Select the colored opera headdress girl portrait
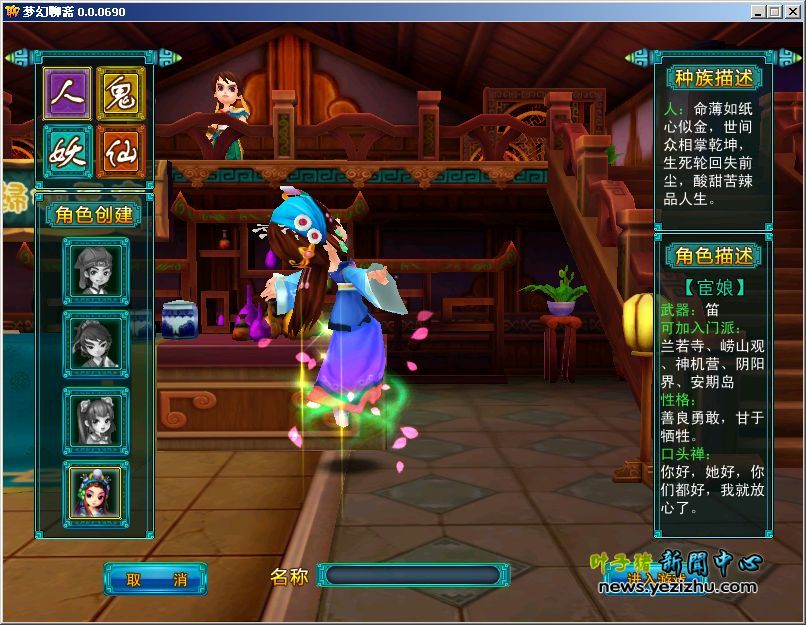Screen dimensions: 806x625 click(96, 490)
